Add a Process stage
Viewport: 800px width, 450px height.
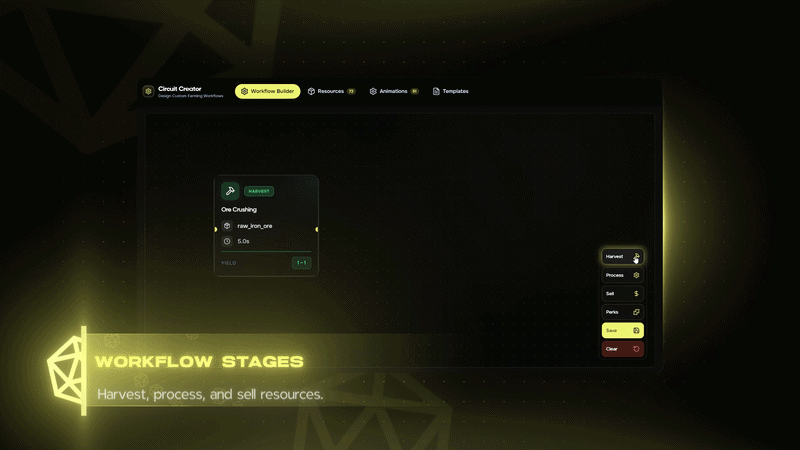click(x=622, y=275)
